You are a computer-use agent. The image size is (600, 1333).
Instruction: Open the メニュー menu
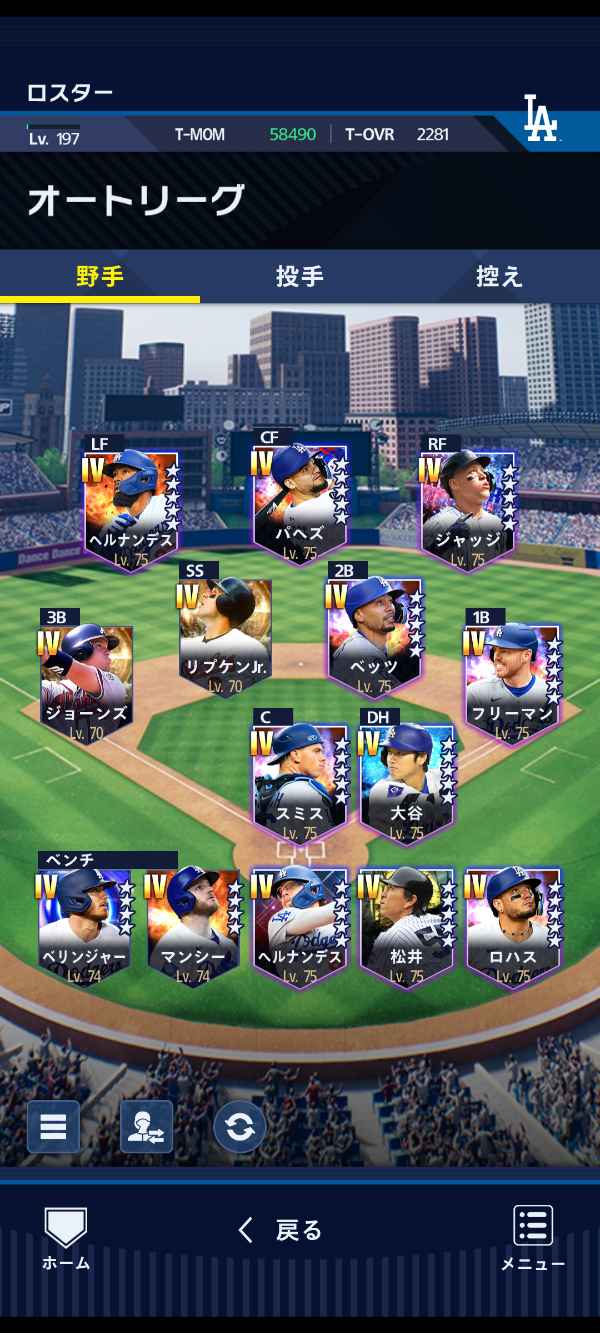click(x=533, y=1238)
